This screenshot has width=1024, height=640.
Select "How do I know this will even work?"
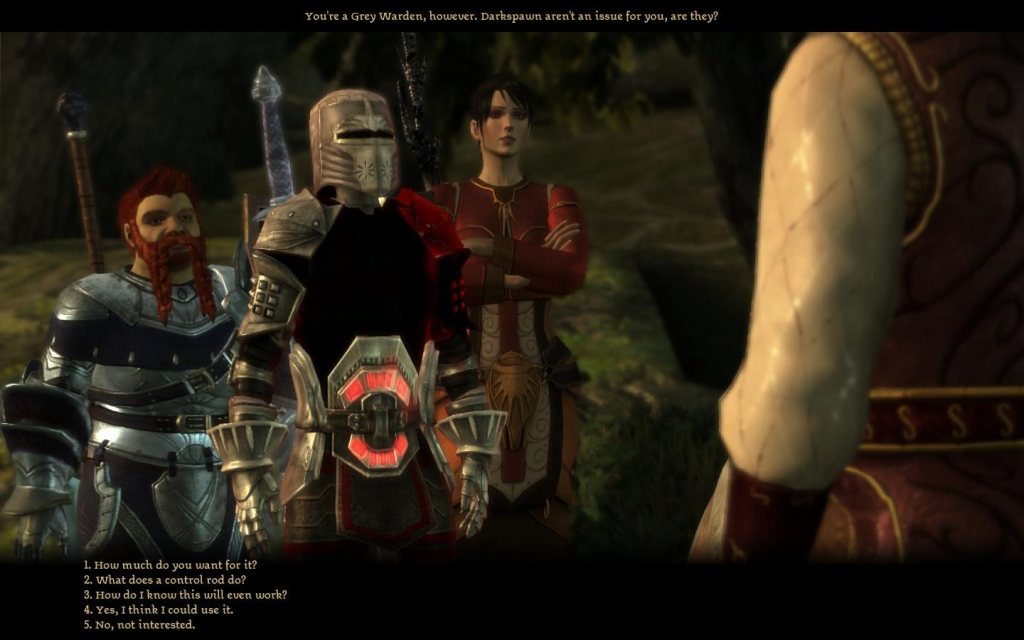pos(185,595)
